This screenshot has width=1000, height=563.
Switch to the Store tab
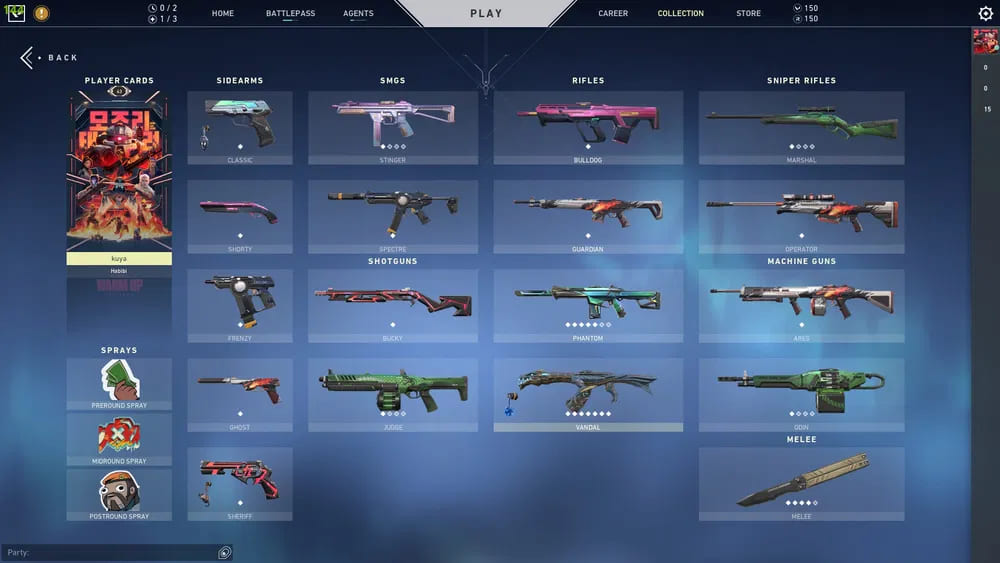click(x=748, y=14)
